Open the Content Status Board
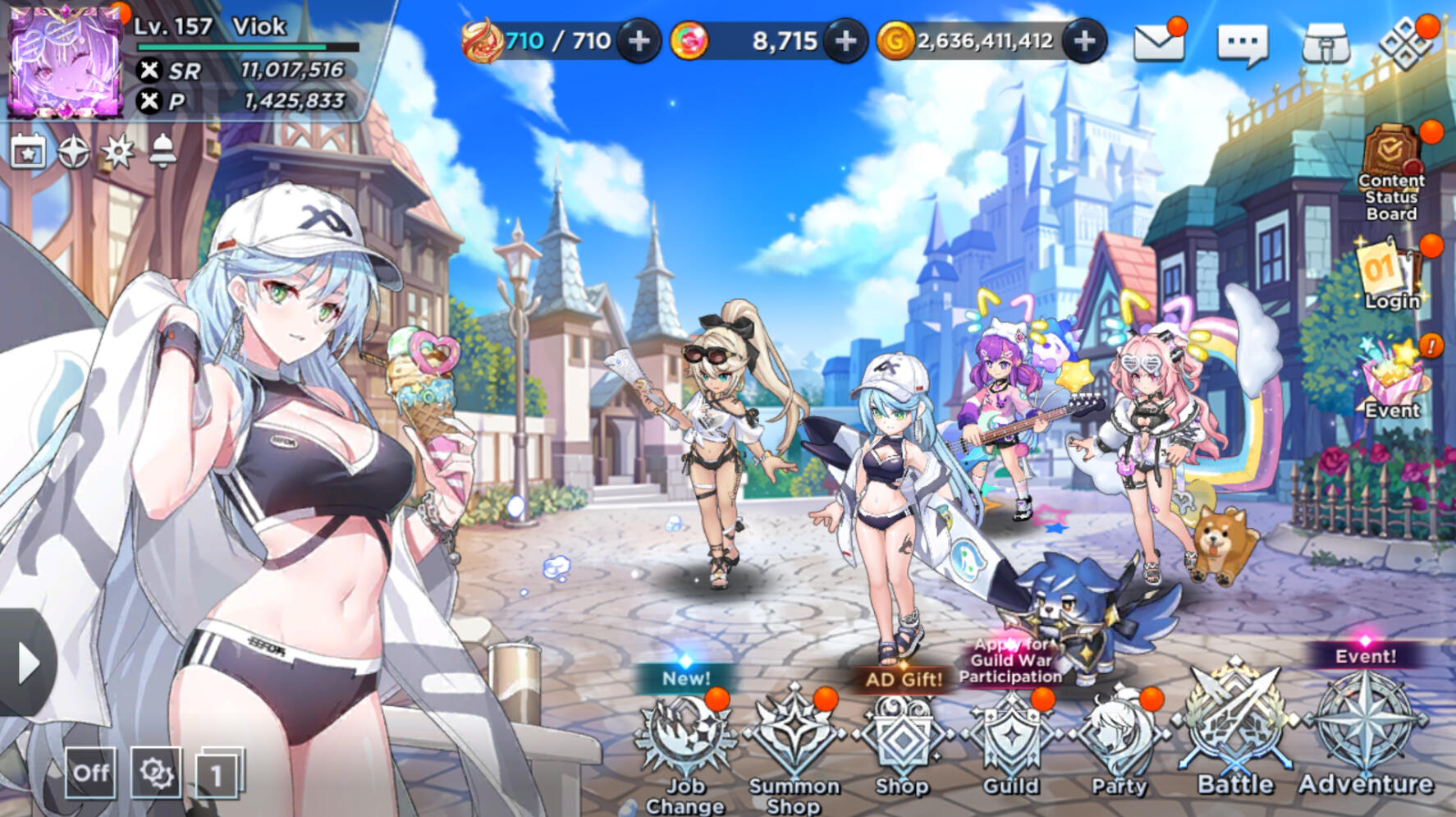Image resolution: width=1456 pixels, height=817 pixels. [x=1391, y=172]
